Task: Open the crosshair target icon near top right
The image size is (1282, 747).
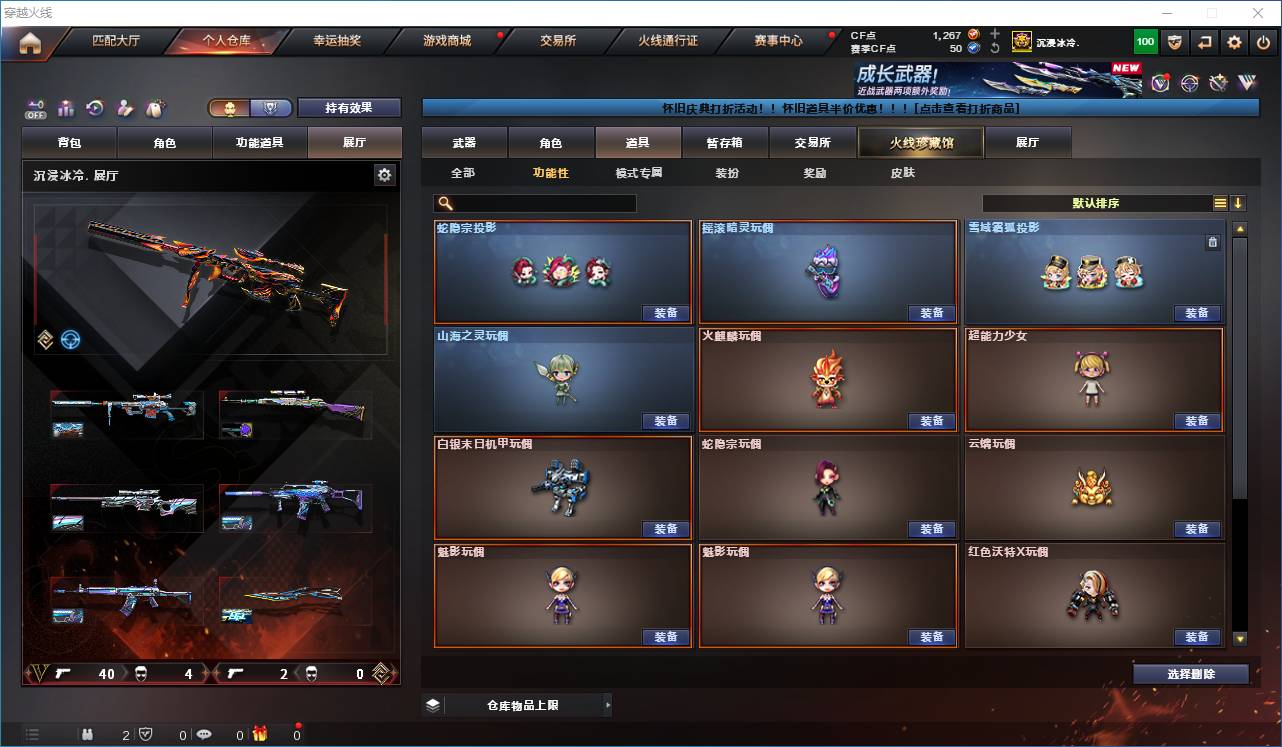Action: (1189, 83)
